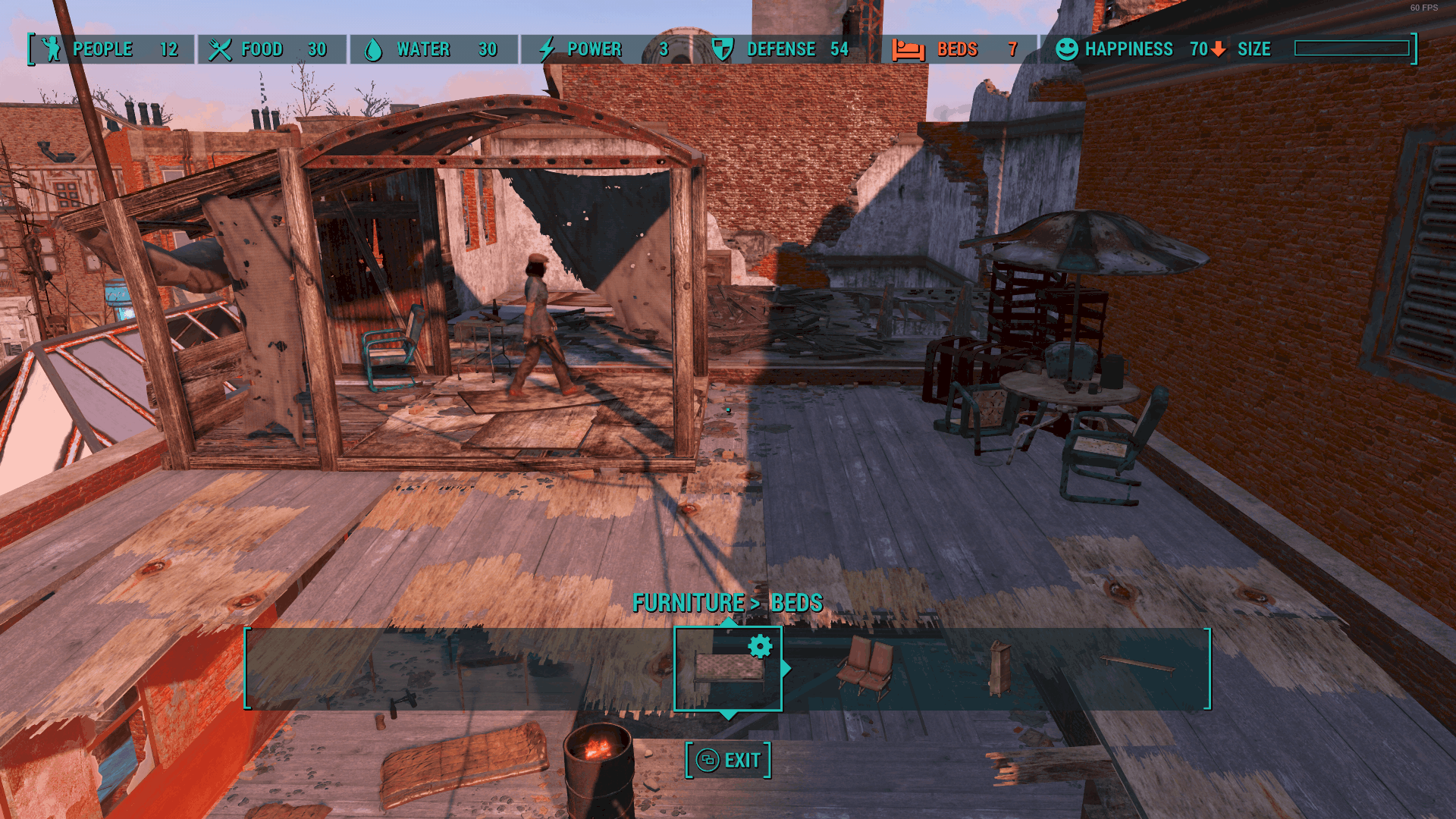Go back with the up arrow above the bed tile
The image size is (1456, 819).
[728, 622]
